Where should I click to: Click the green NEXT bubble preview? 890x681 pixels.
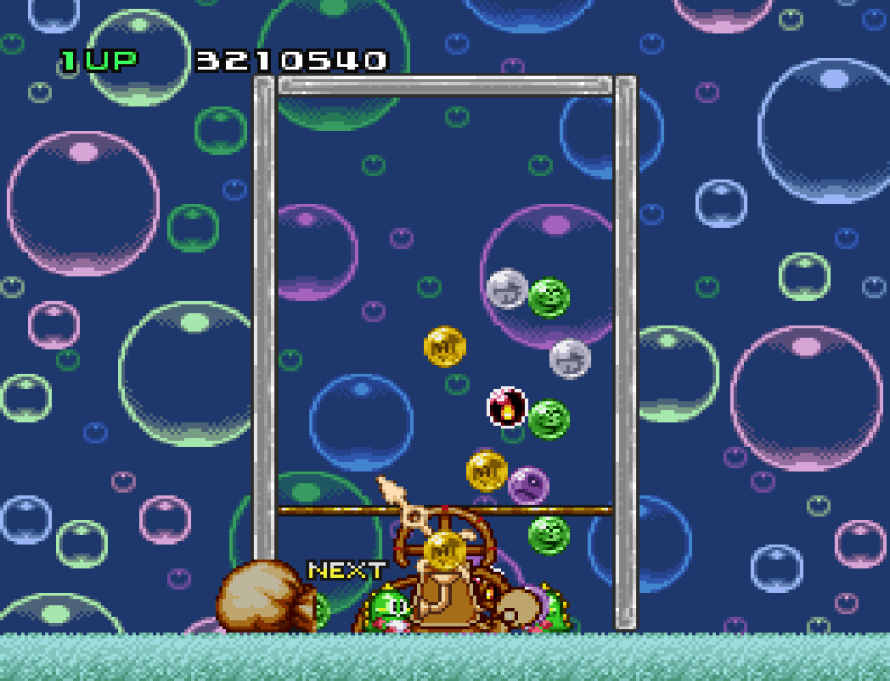pyautogui.click(x=319, y=609)
